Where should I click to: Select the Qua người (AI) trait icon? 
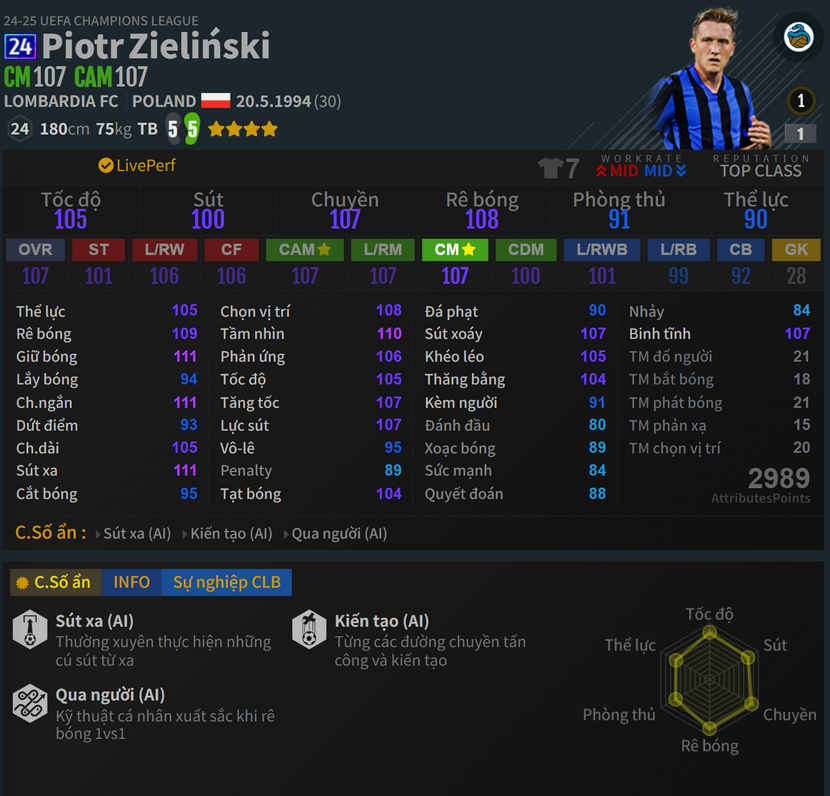30,703
